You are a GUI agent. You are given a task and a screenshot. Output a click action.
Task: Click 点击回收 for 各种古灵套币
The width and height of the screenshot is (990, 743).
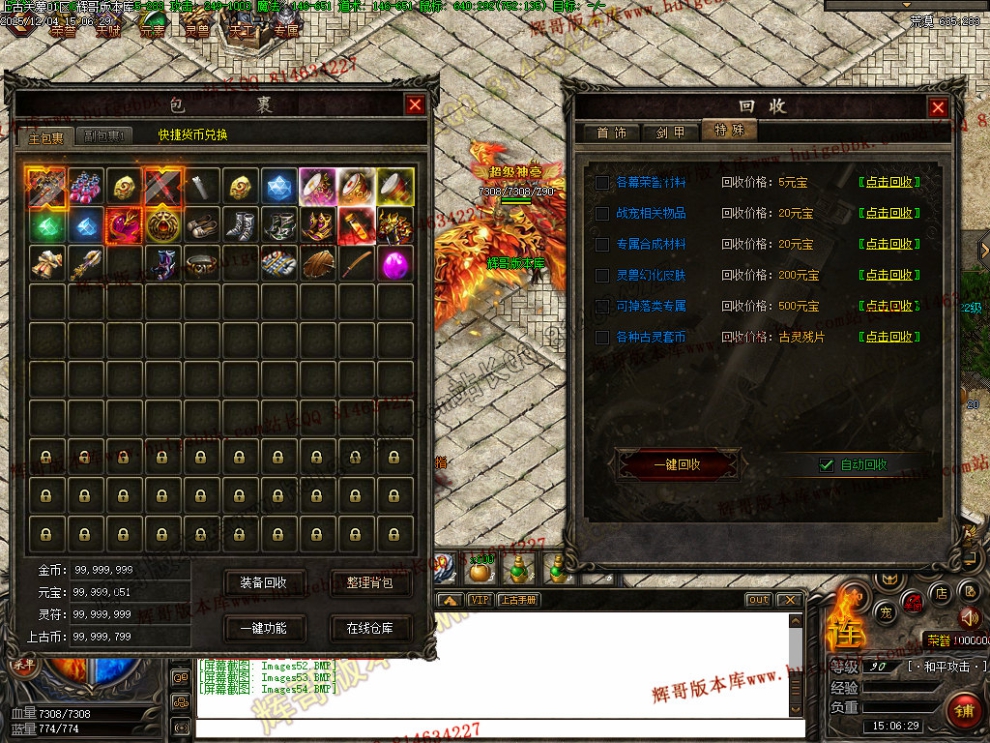[x=889, y=337]
